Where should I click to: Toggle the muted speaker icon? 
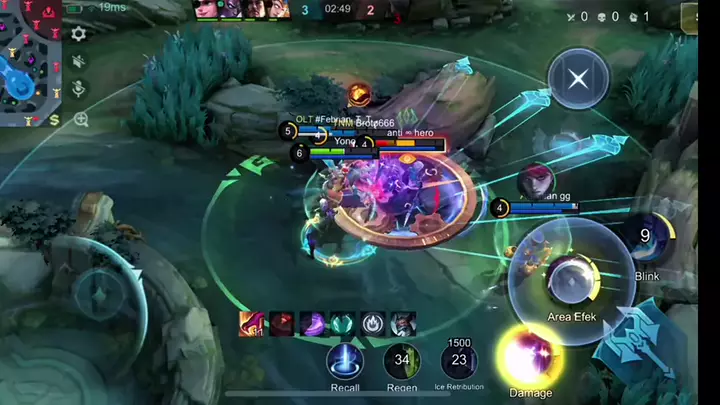pyautogui.click(x=78, y=62)
